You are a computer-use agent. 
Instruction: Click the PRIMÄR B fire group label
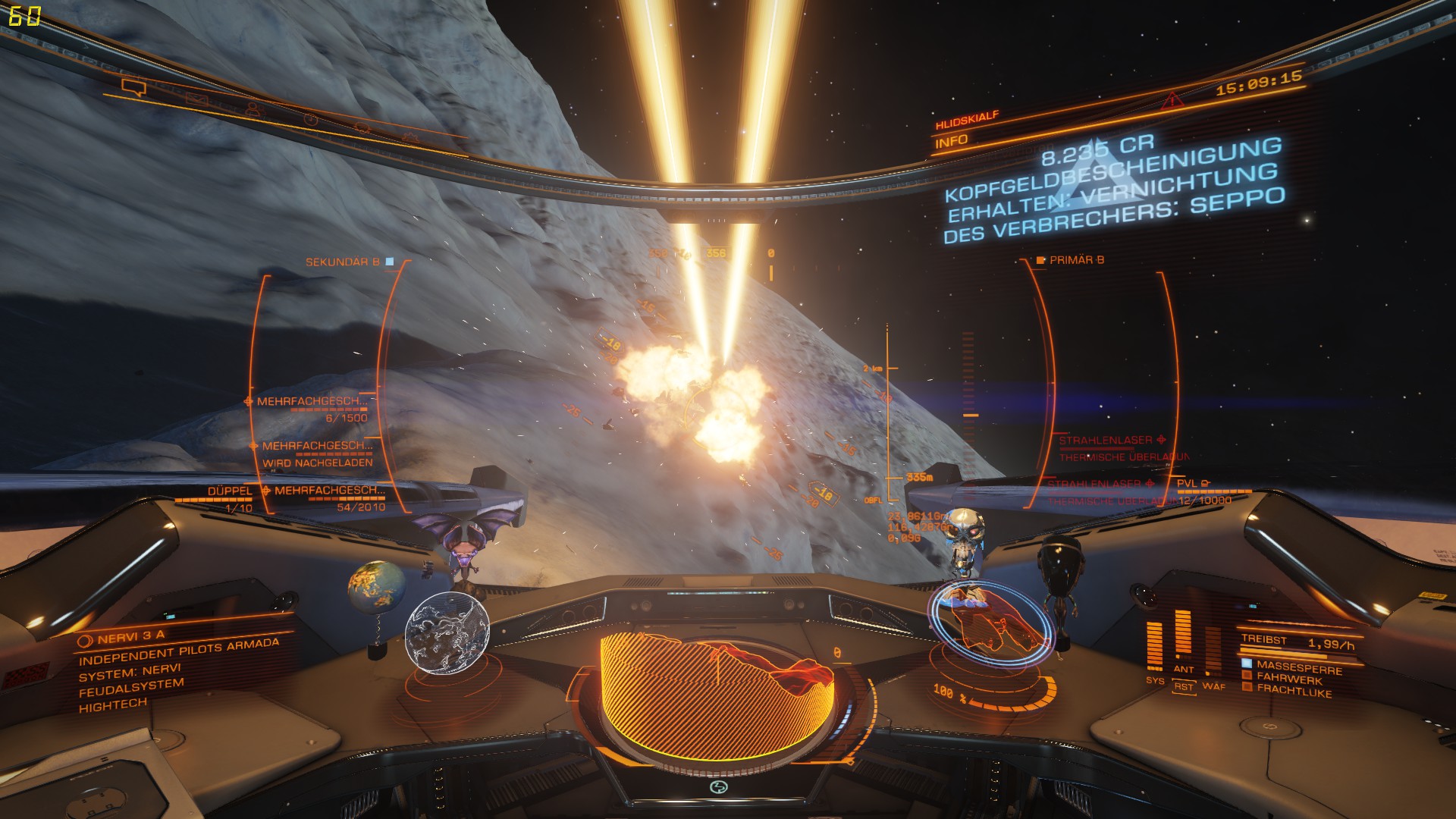(1076, 260)
